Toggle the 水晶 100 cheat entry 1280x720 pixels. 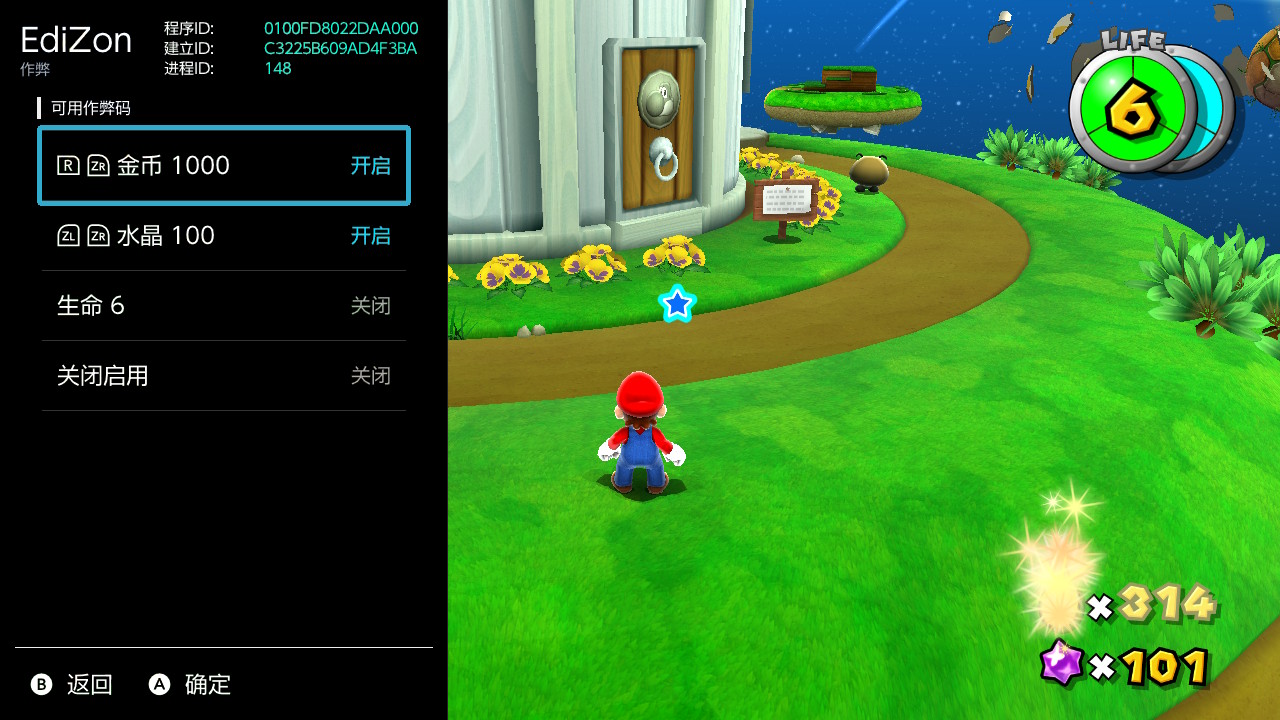[x=224, y=236]
